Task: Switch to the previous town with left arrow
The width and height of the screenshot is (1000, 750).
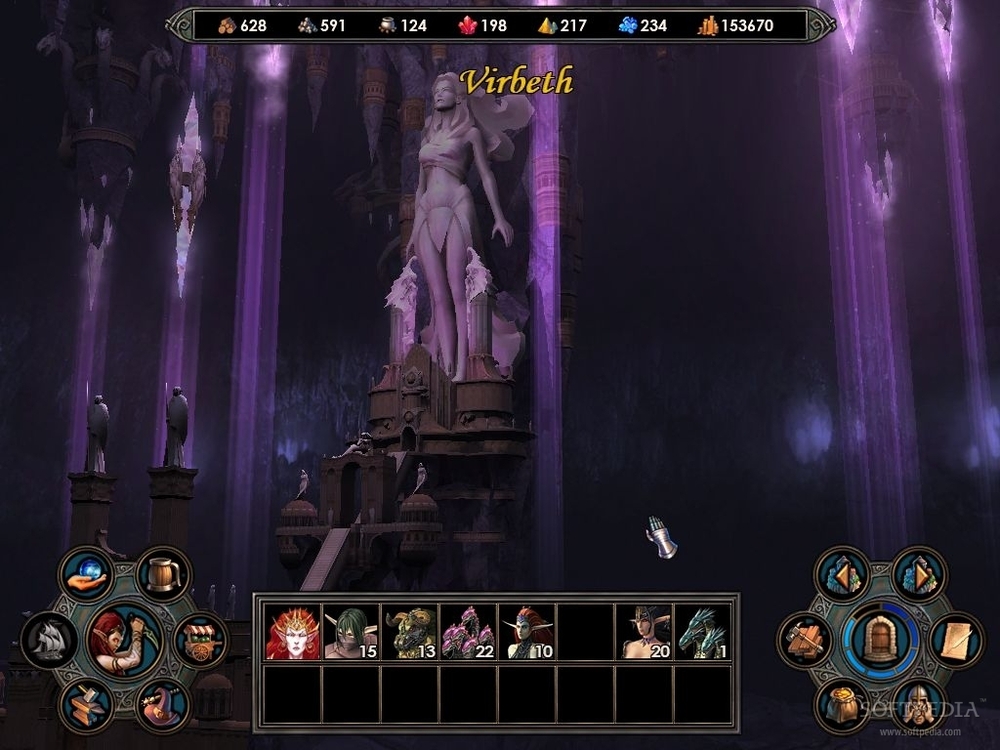Action: pyautogui.click(x=842, y=573)
